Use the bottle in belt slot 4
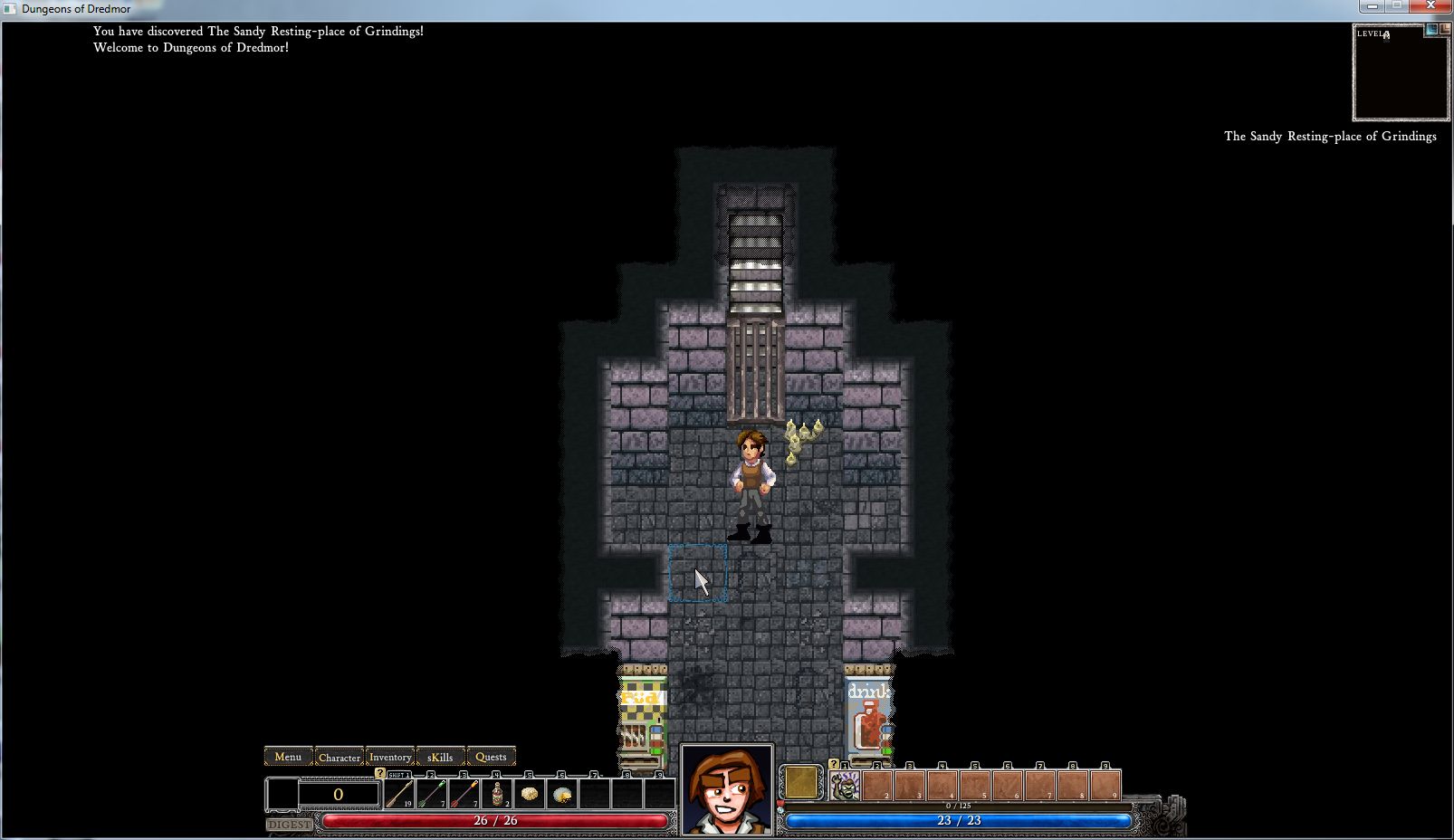This screenshot has height=840, width=1454. coord(497,794)
